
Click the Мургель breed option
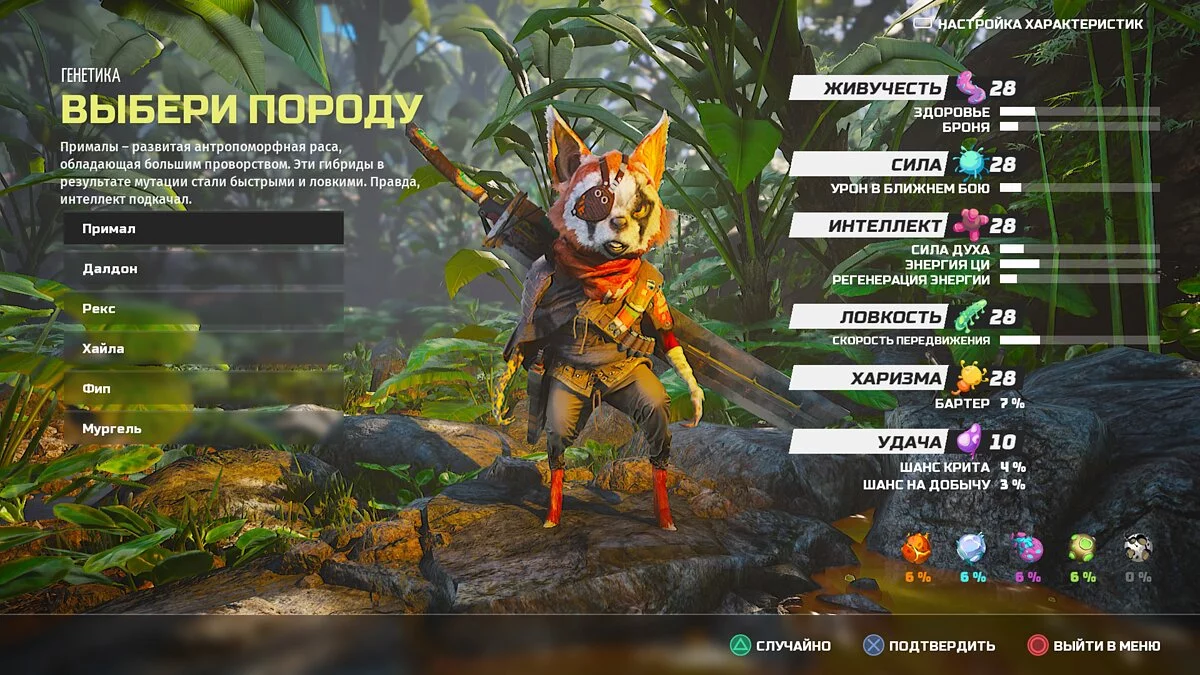coord(203,428)
